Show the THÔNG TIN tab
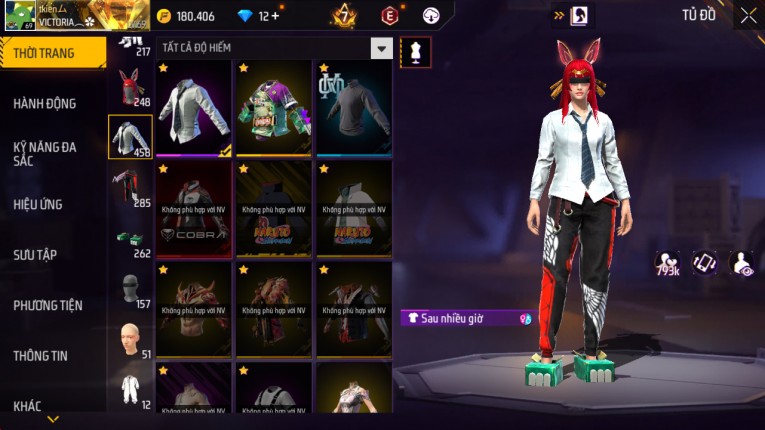The image size is (765, 430). click(40, 355)
